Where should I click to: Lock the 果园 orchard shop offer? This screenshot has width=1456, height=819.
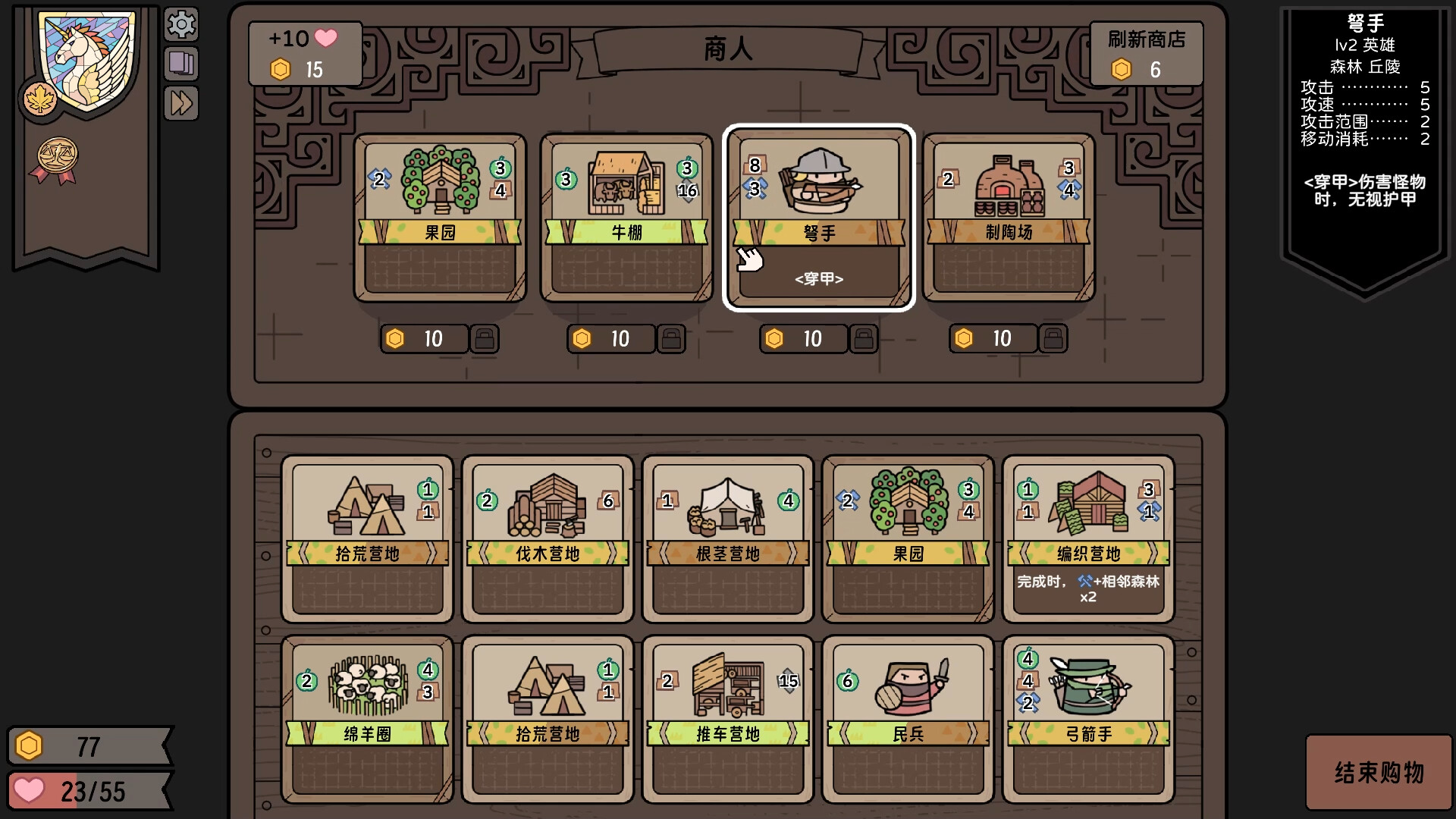point(485,339)
